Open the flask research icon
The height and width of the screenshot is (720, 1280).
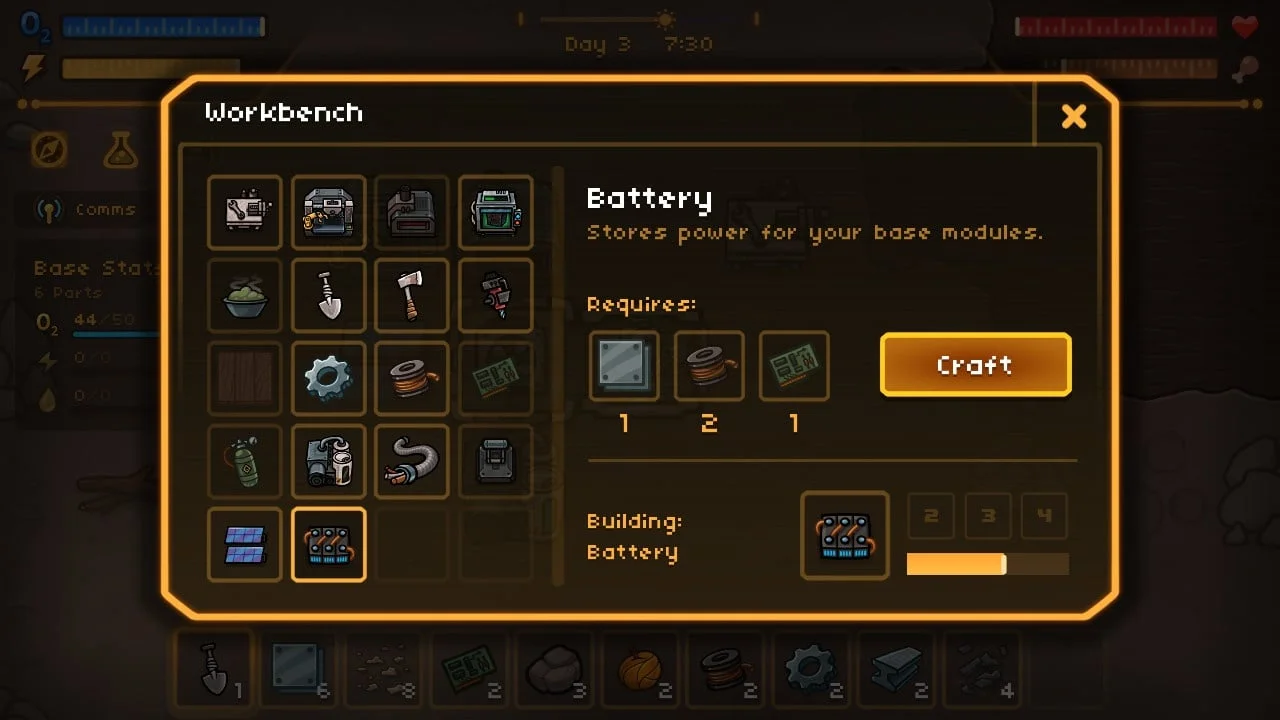click(x=121, y=150)
